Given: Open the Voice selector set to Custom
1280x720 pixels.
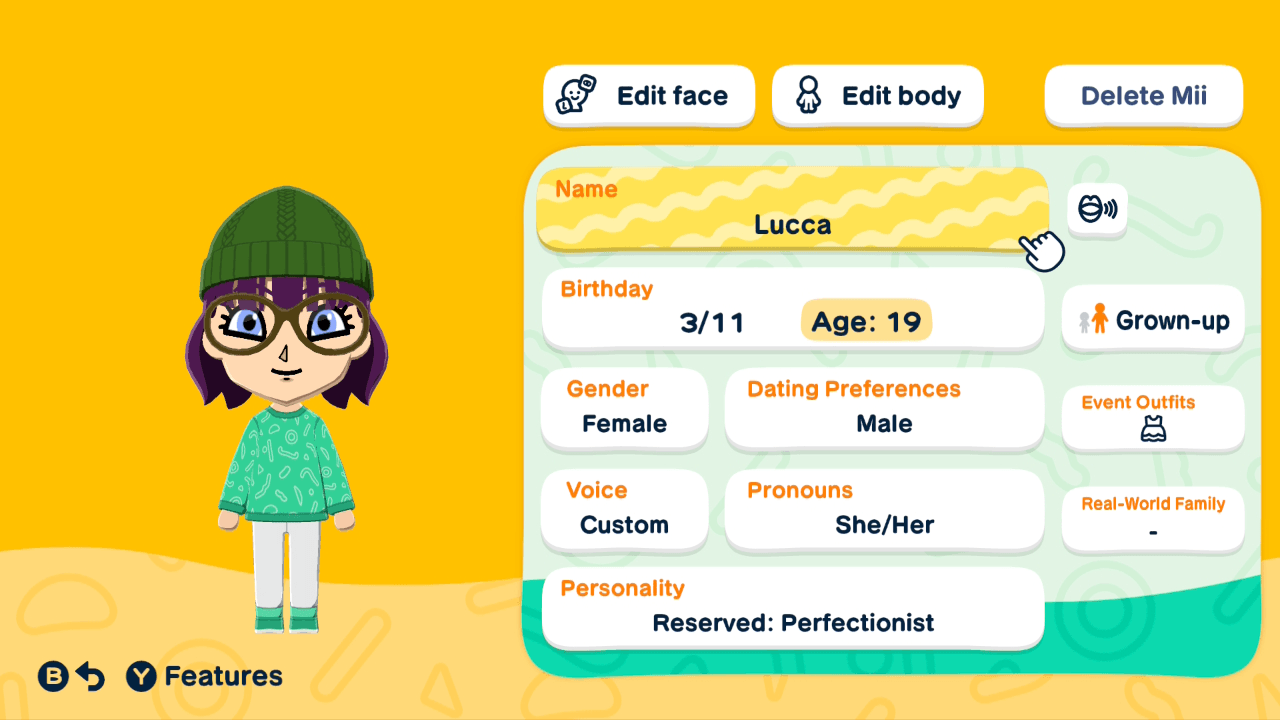Looking at the screenshot, I should click(624, 510).
